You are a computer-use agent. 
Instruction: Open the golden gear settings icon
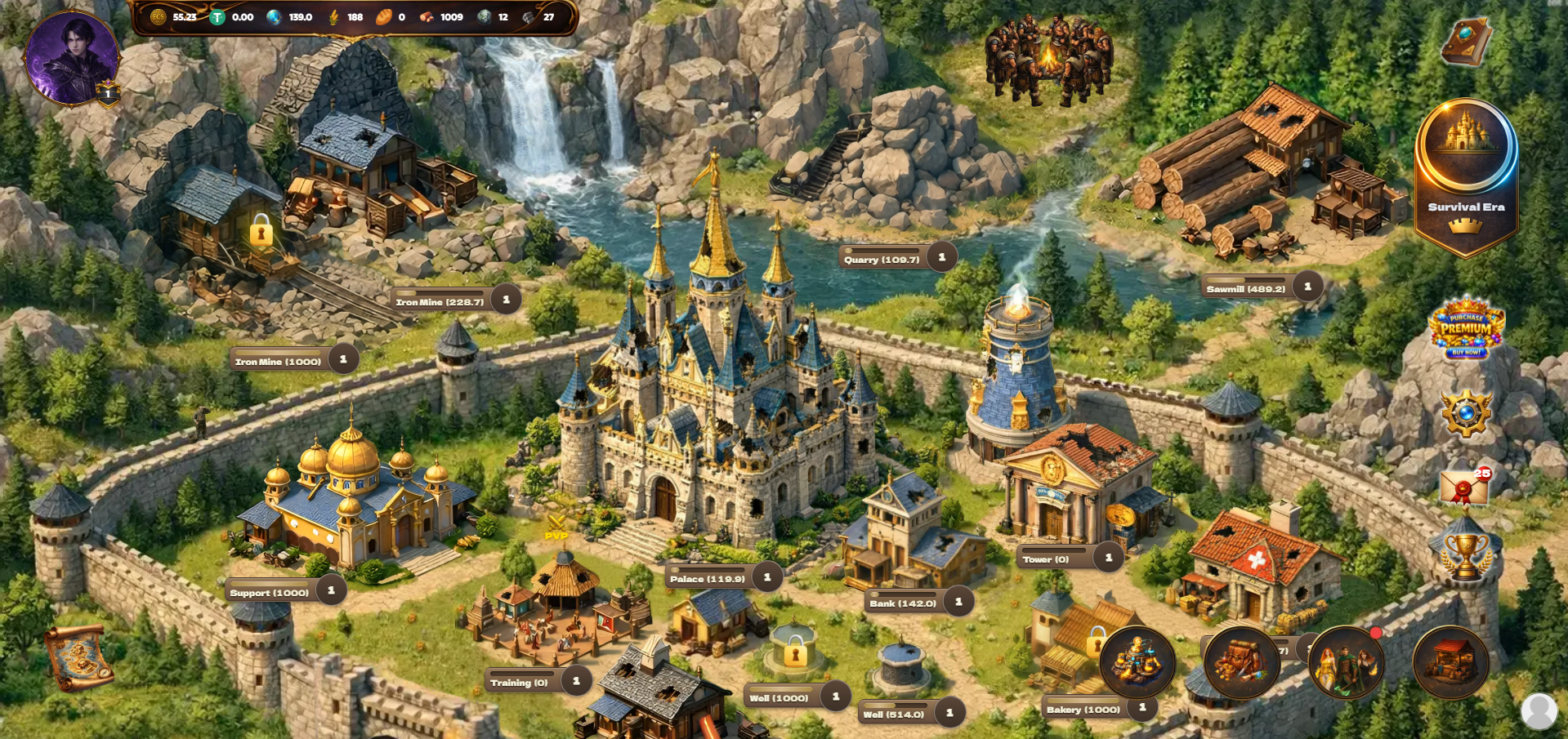point(1466,413)
